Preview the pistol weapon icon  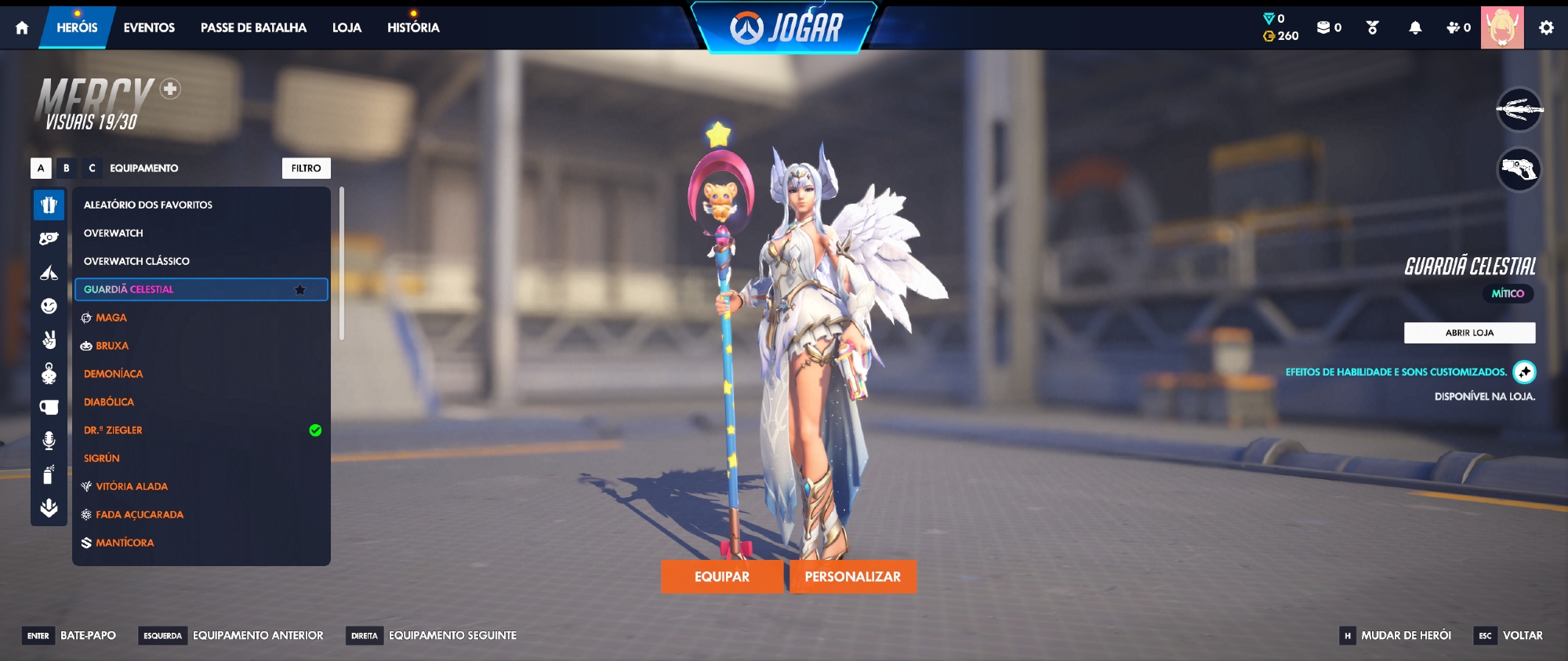(x=1519, y=169)
